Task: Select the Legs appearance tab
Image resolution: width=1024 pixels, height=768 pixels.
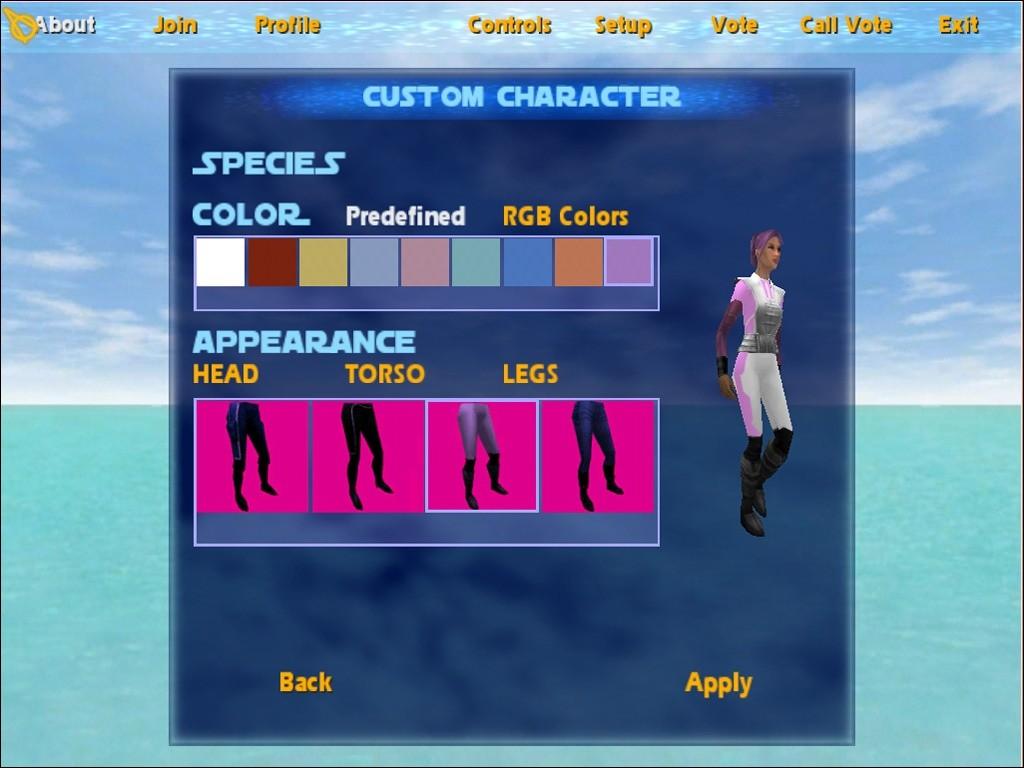Action: (530, 374)
